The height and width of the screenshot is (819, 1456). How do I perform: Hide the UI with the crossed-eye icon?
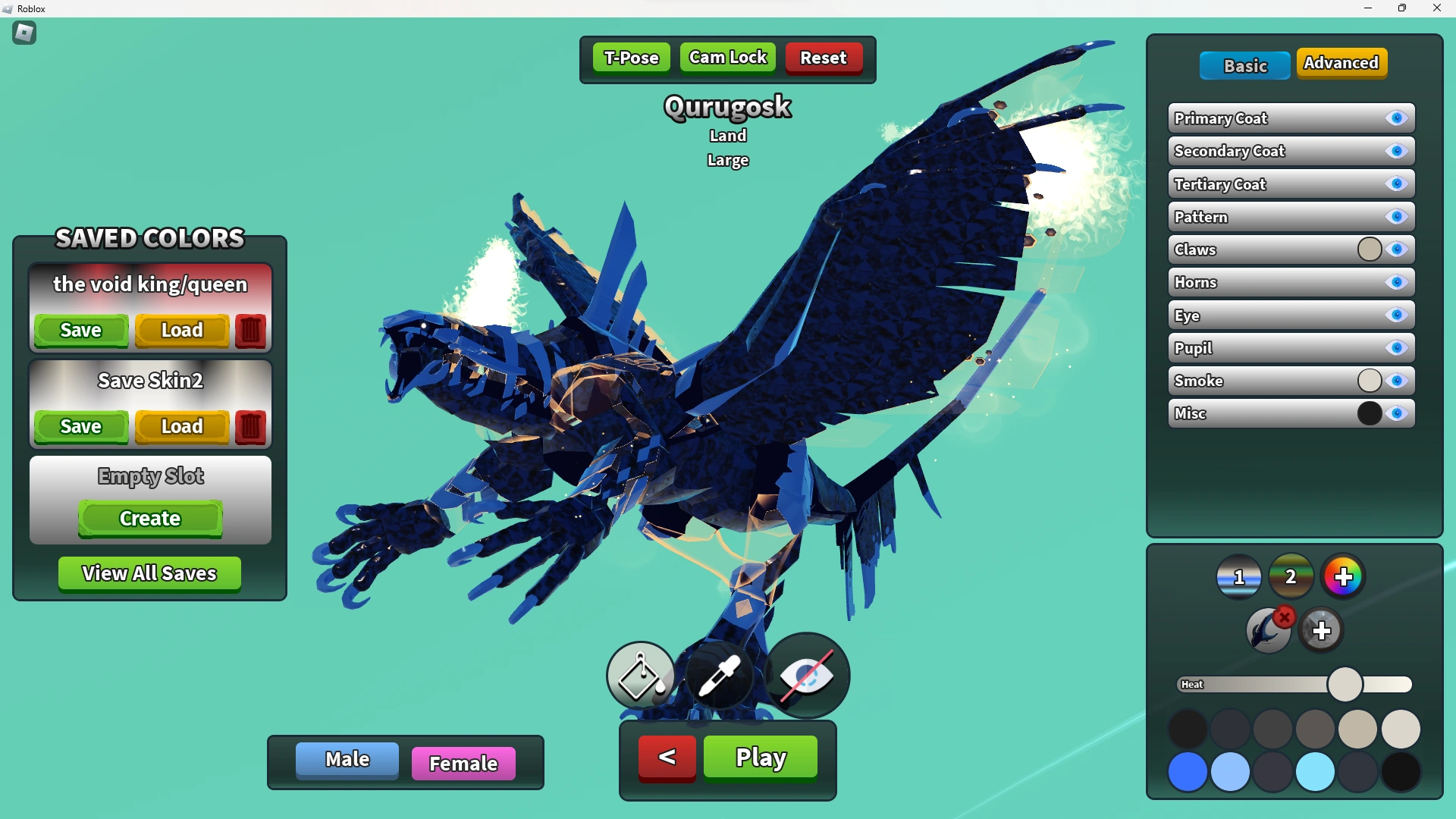coord(805,675)
